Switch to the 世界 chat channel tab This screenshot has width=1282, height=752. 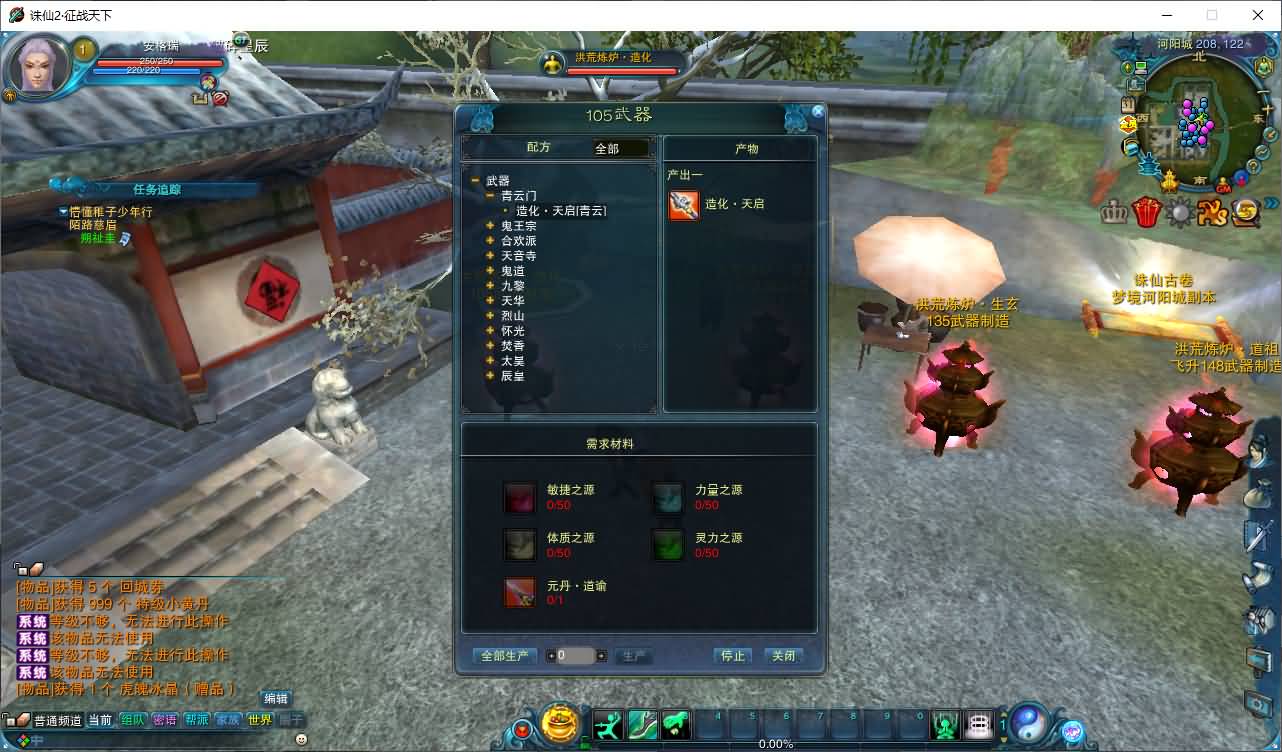[259, 720]
